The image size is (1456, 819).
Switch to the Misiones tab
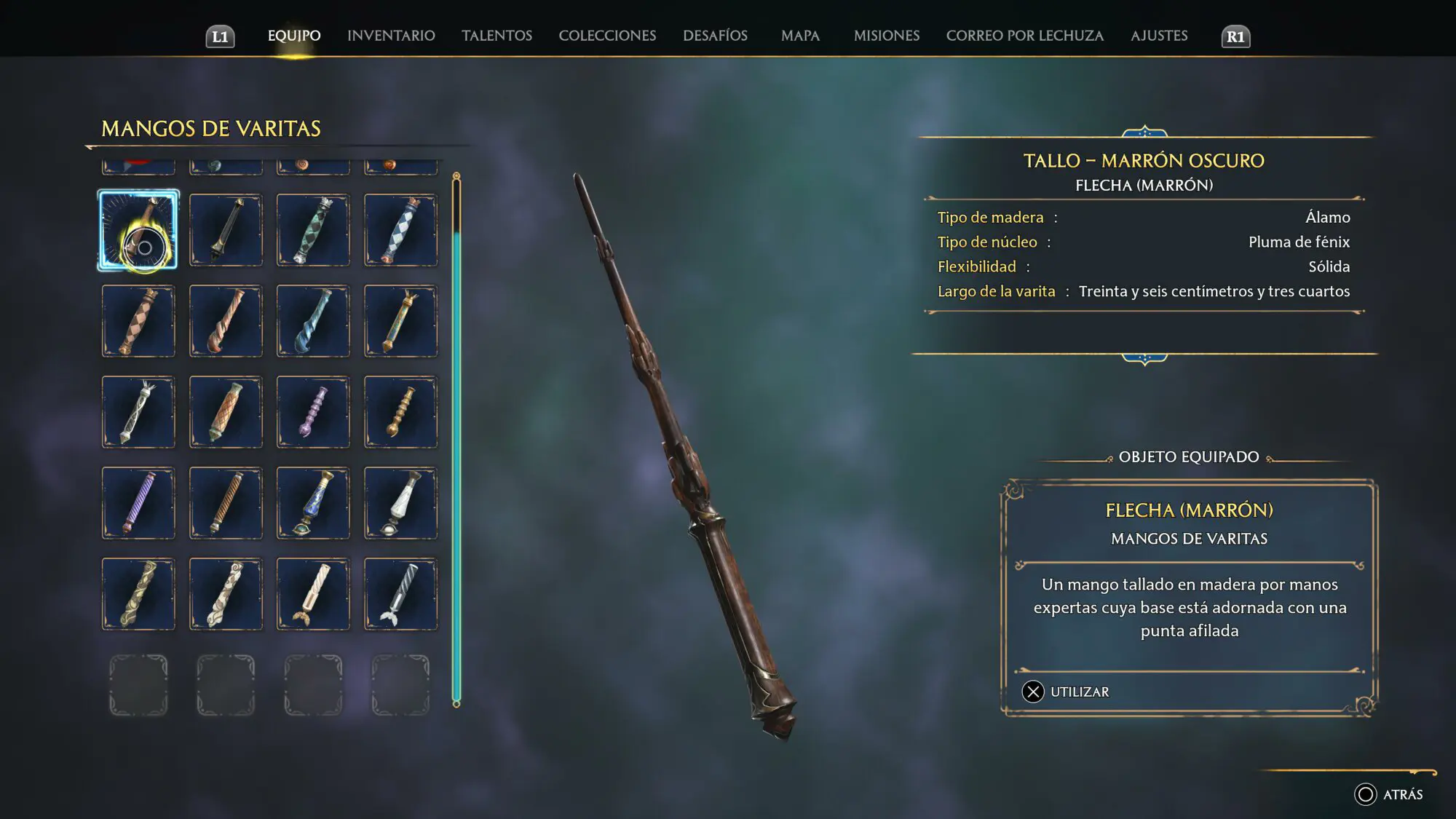coord(886,36)
